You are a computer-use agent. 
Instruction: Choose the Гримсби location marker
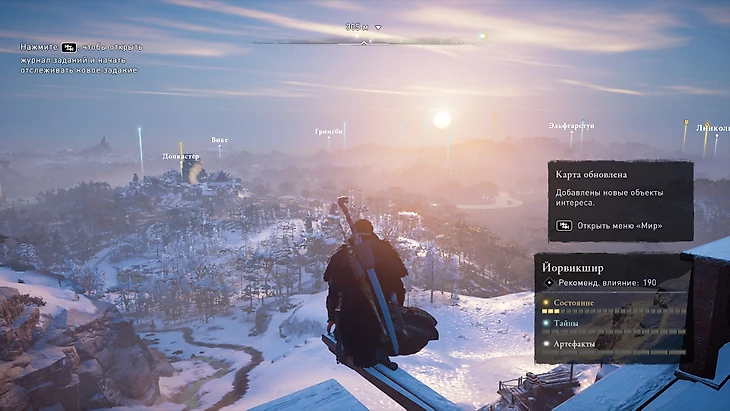pyautogui.click(x=329, y=131)
